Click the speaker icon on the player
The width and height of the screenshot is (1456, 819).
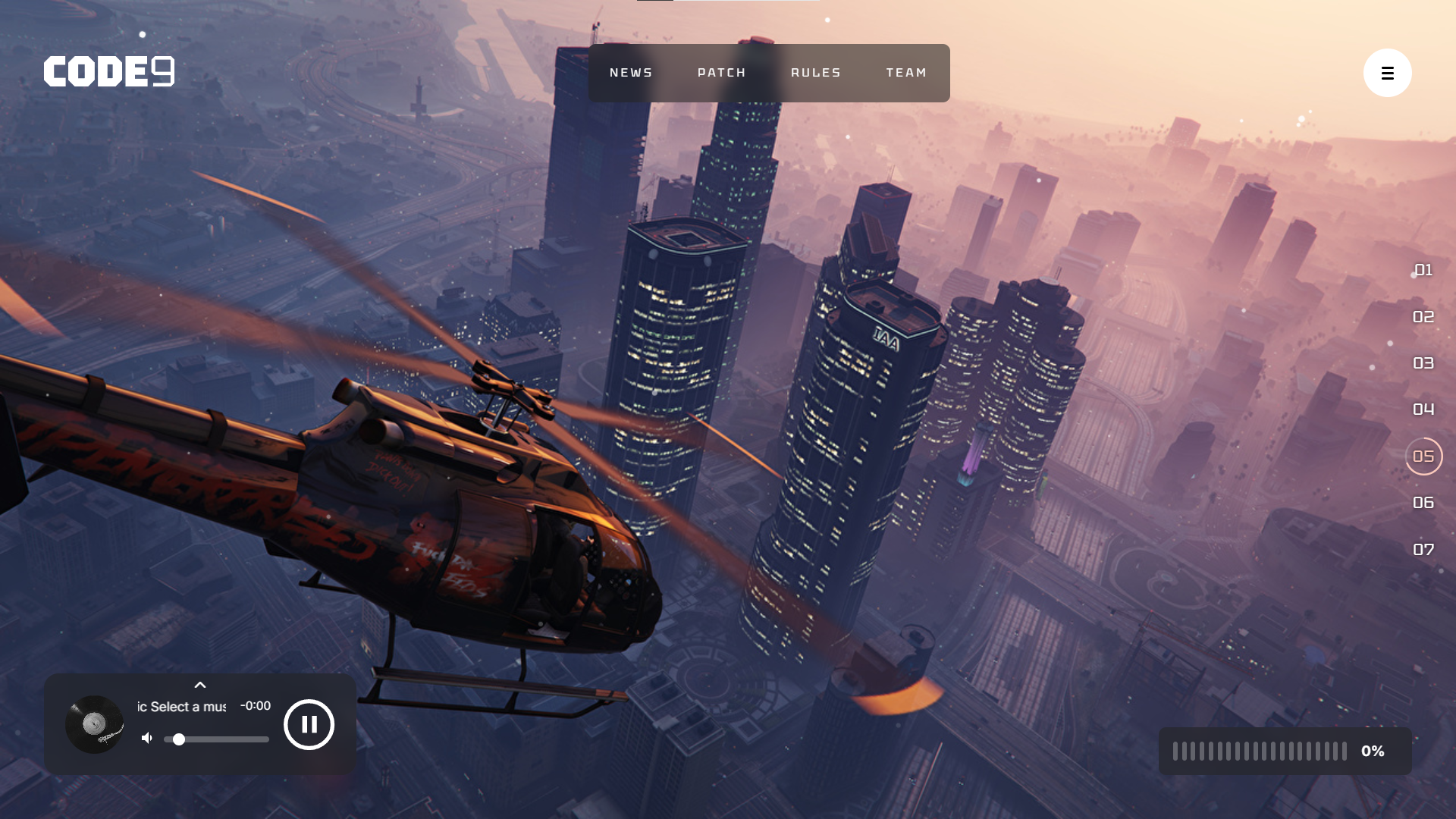coord(146,737)
